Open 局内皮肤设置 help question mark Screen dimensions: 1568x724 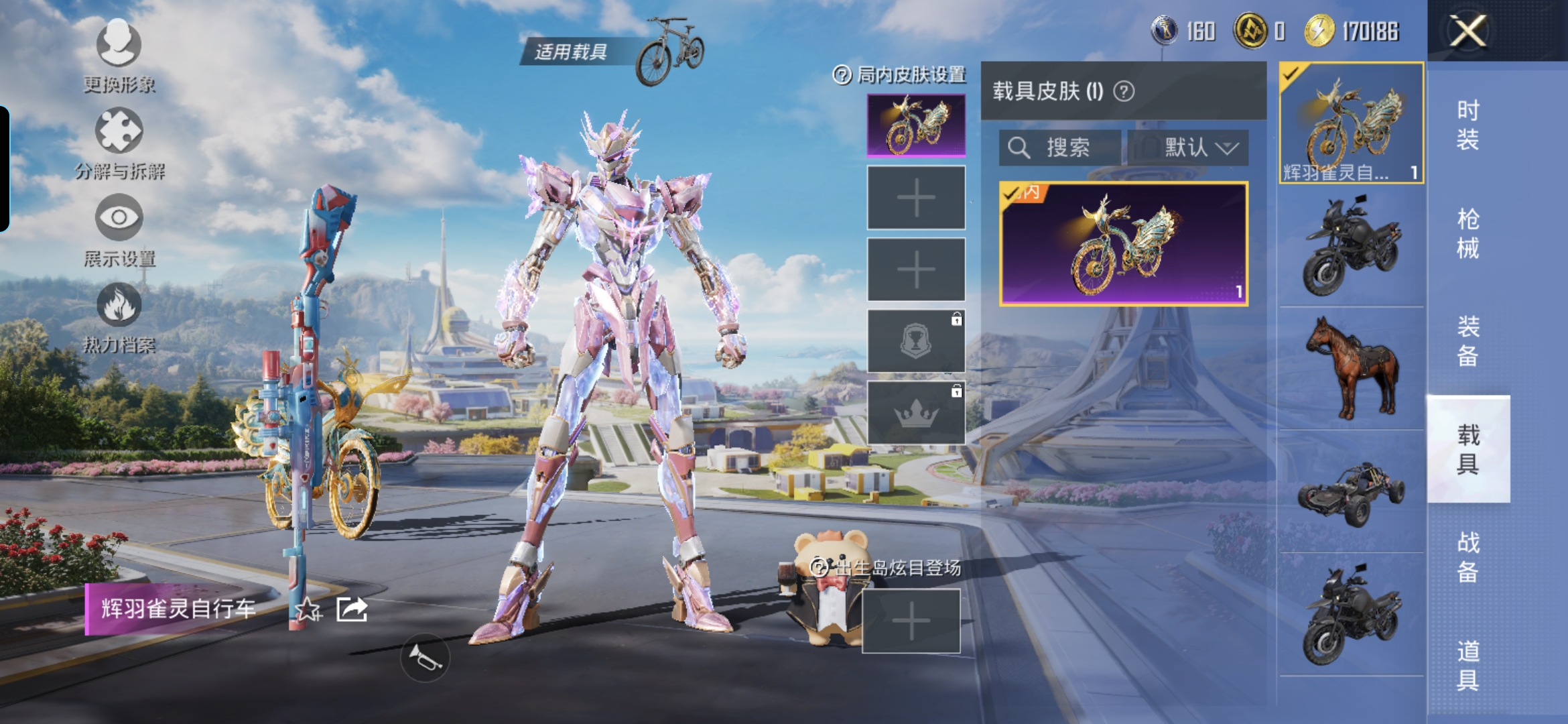[842, 75]
